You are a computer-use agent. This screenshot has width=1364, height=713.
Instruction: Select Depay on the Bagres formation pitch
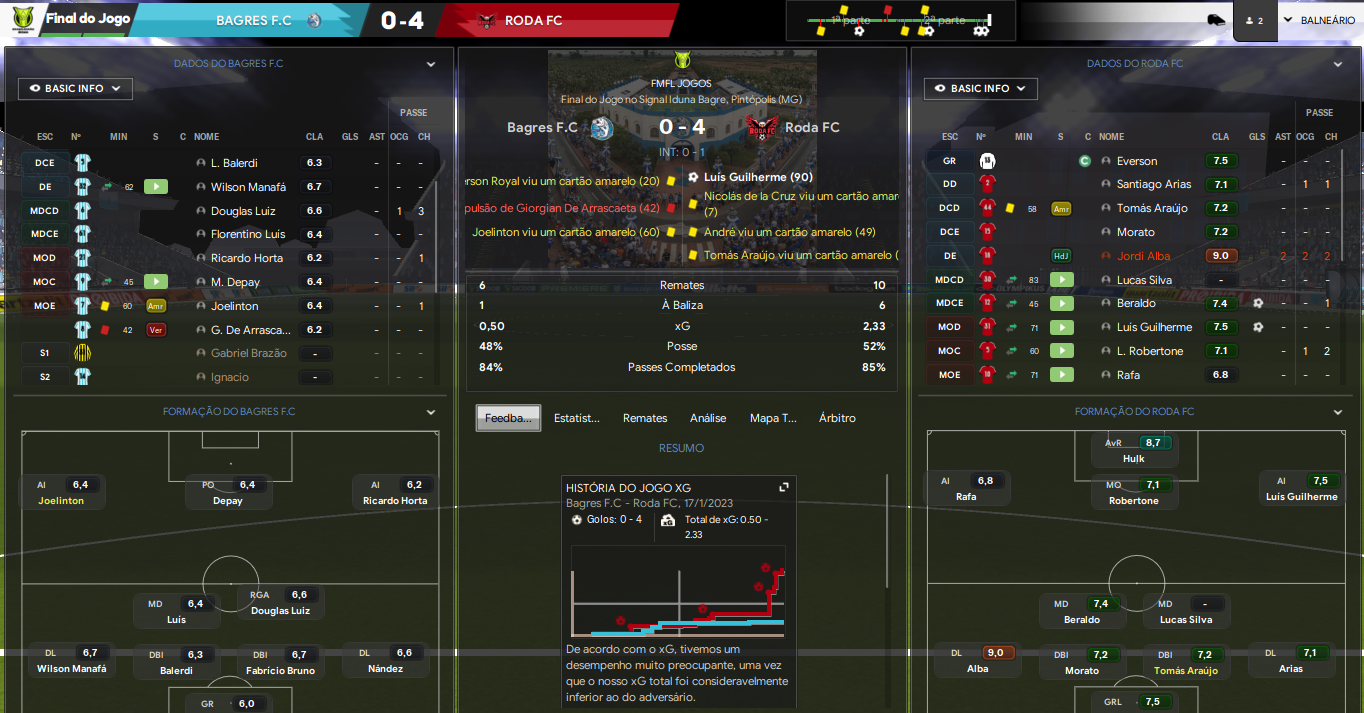coord(228,493)
